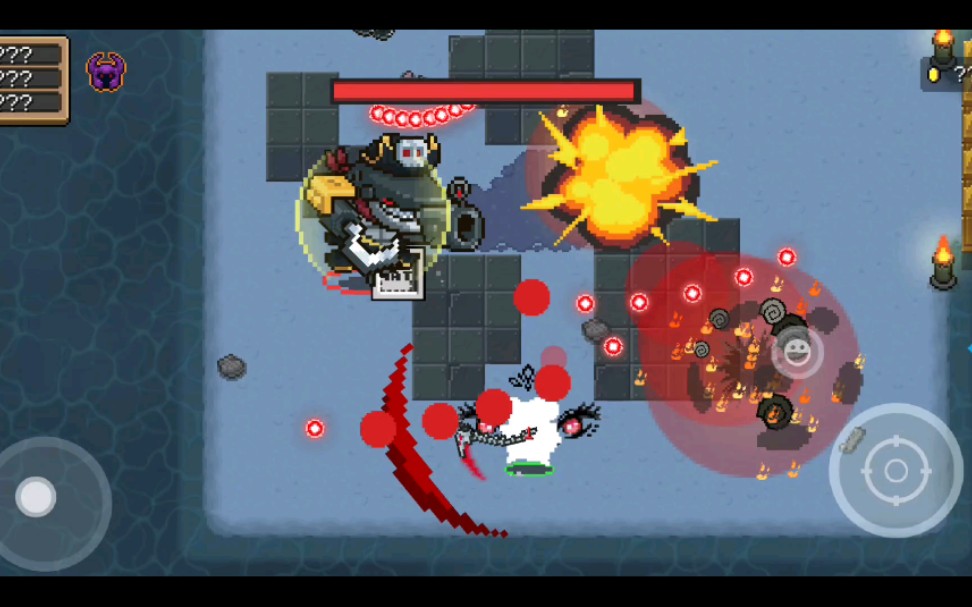The width and height of the screenshot is (972, 607).
Task: Tap the crosshair attack button
Action: (x=895, y=470)
